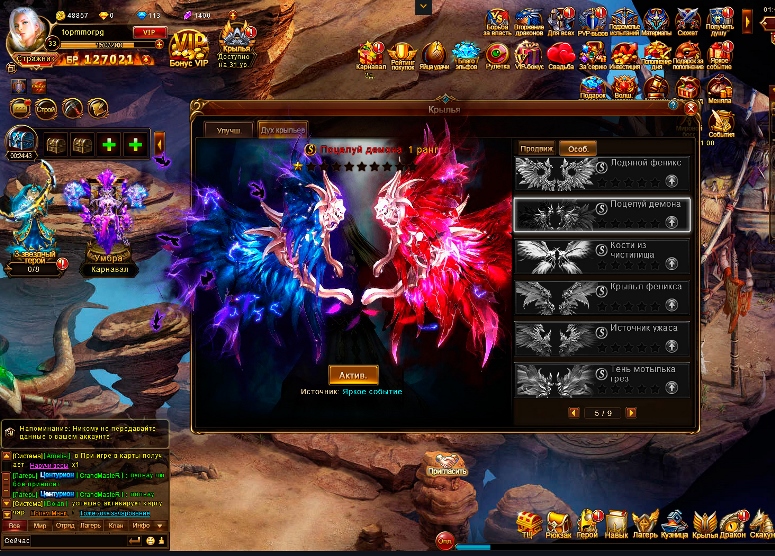Click the Пригласить handshake button
775x556 pixels.
click(x=446, y=465)
